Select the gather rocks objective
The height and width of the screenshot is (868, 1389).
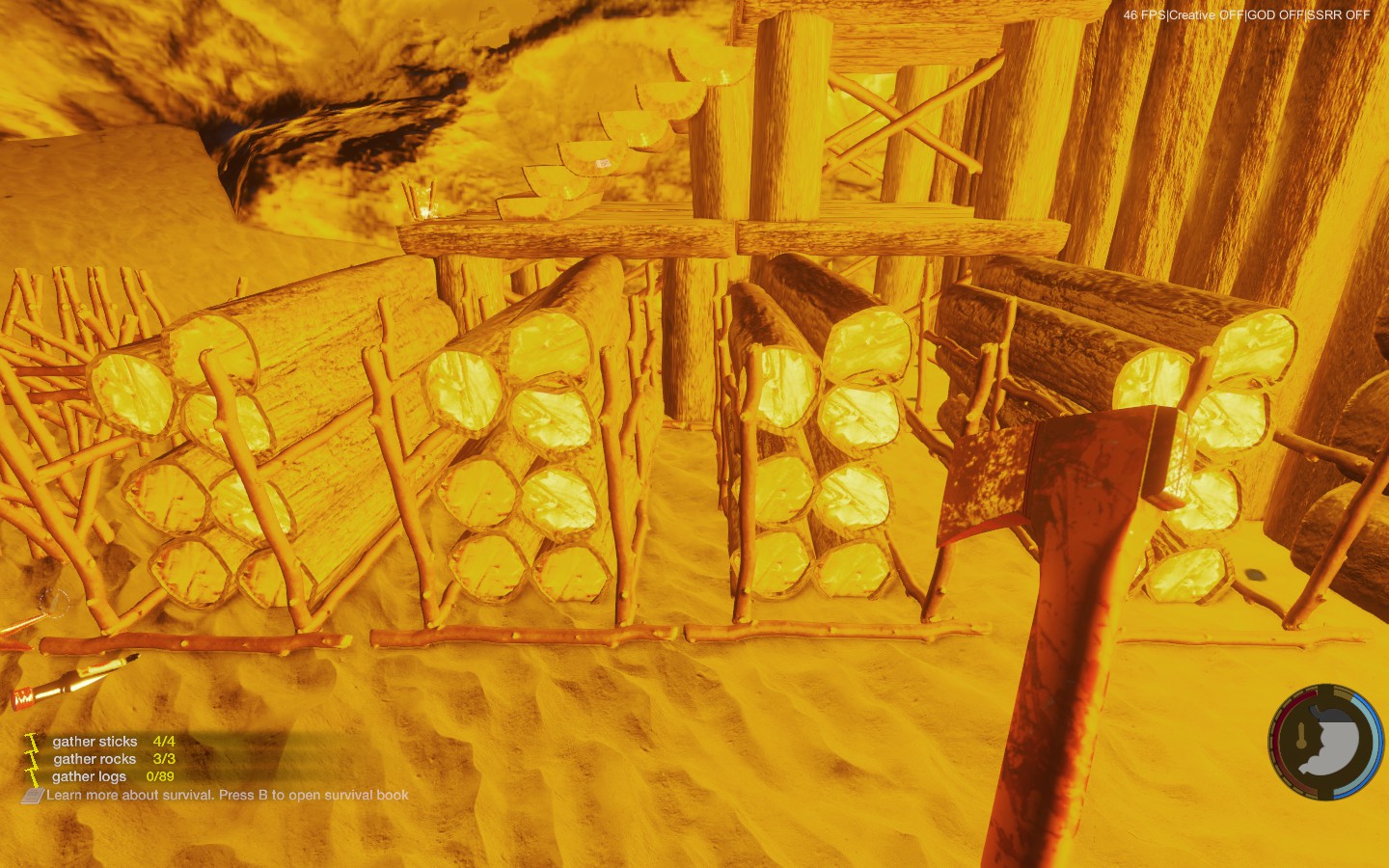(95, 759)
